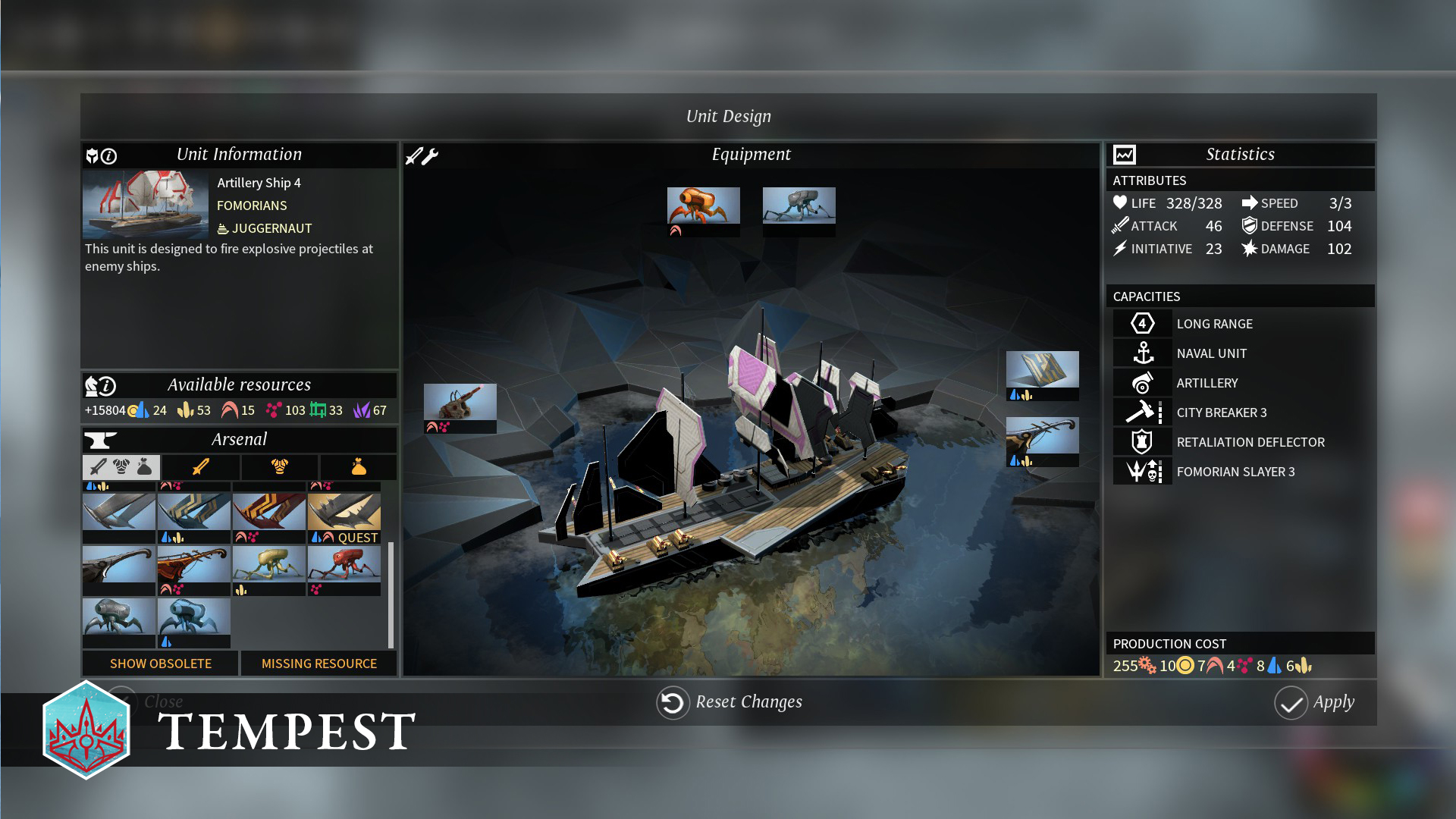
Task: Click the Long Range capacity icon
Action: pyautogui.click(x=1142, y=323)
